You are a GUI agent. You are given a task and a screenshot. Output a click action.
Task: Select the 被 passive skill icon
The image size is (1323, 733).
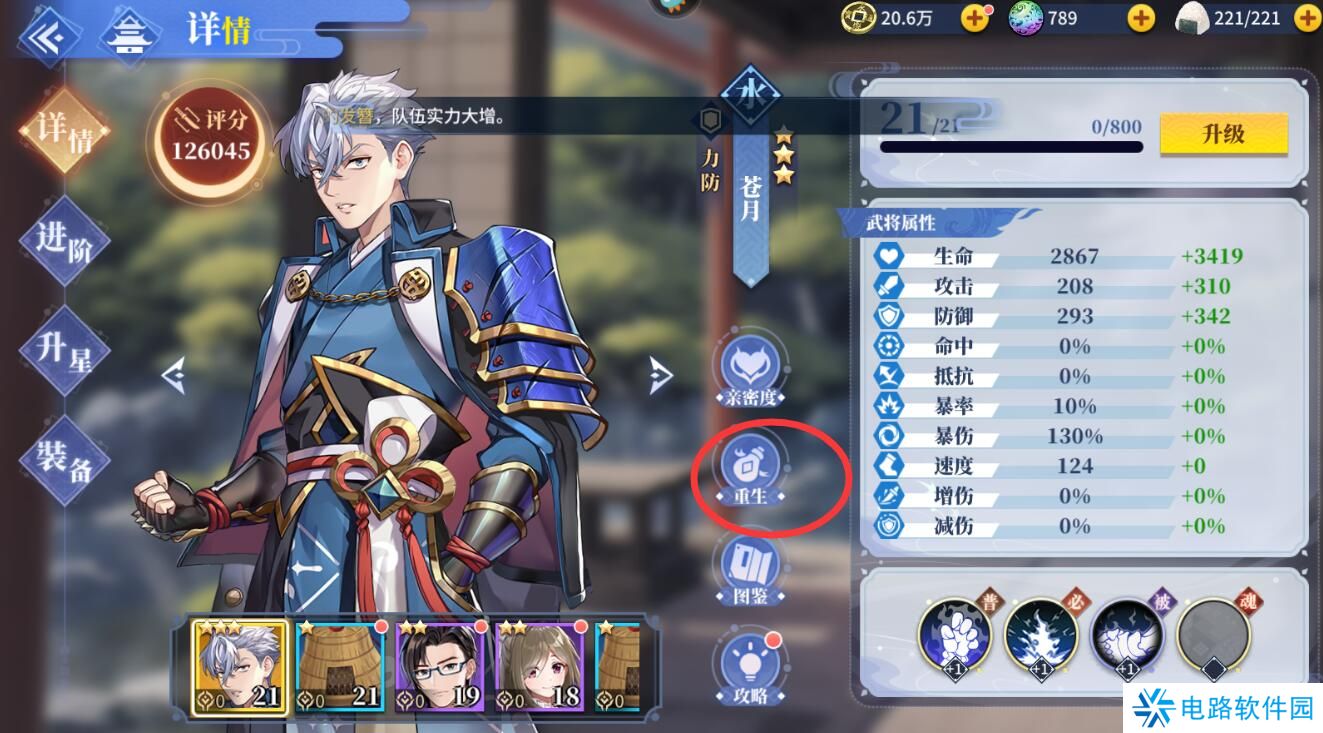1128,640
